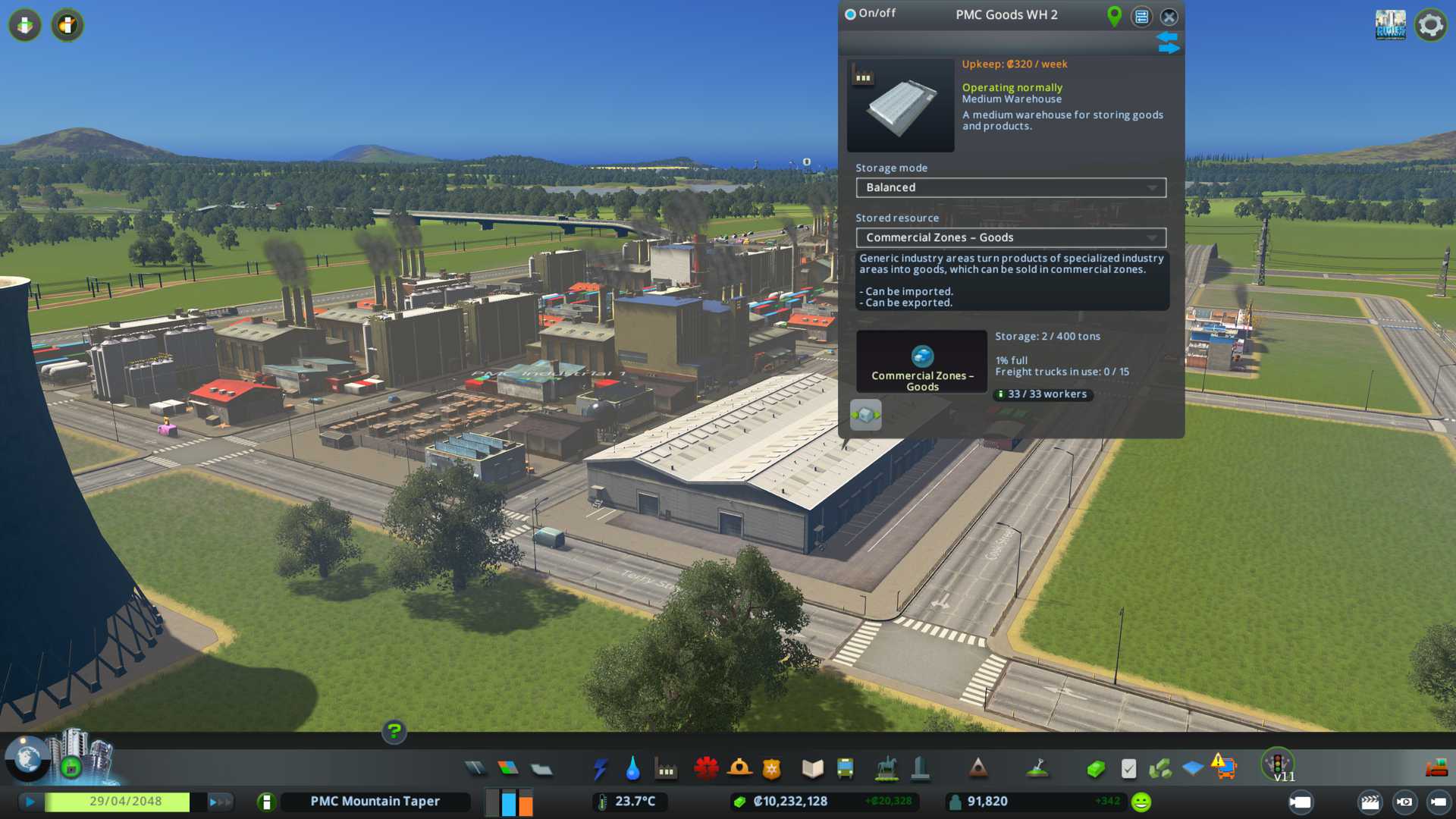Select the roads build tool
The image size is (1456, 819).
coord(475,769)
